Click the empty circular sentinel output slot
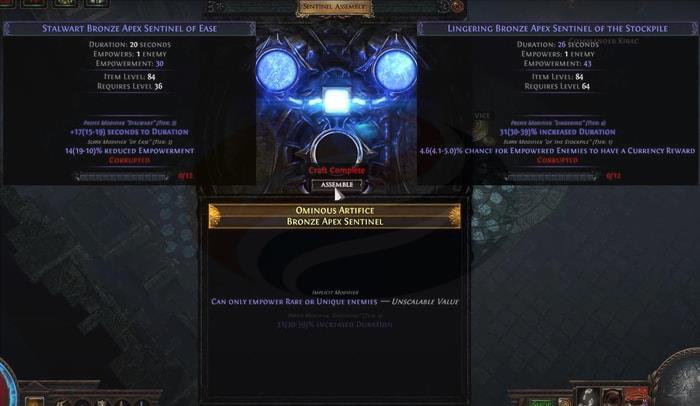This screenshot has height=406, width=700. (335, 150)
